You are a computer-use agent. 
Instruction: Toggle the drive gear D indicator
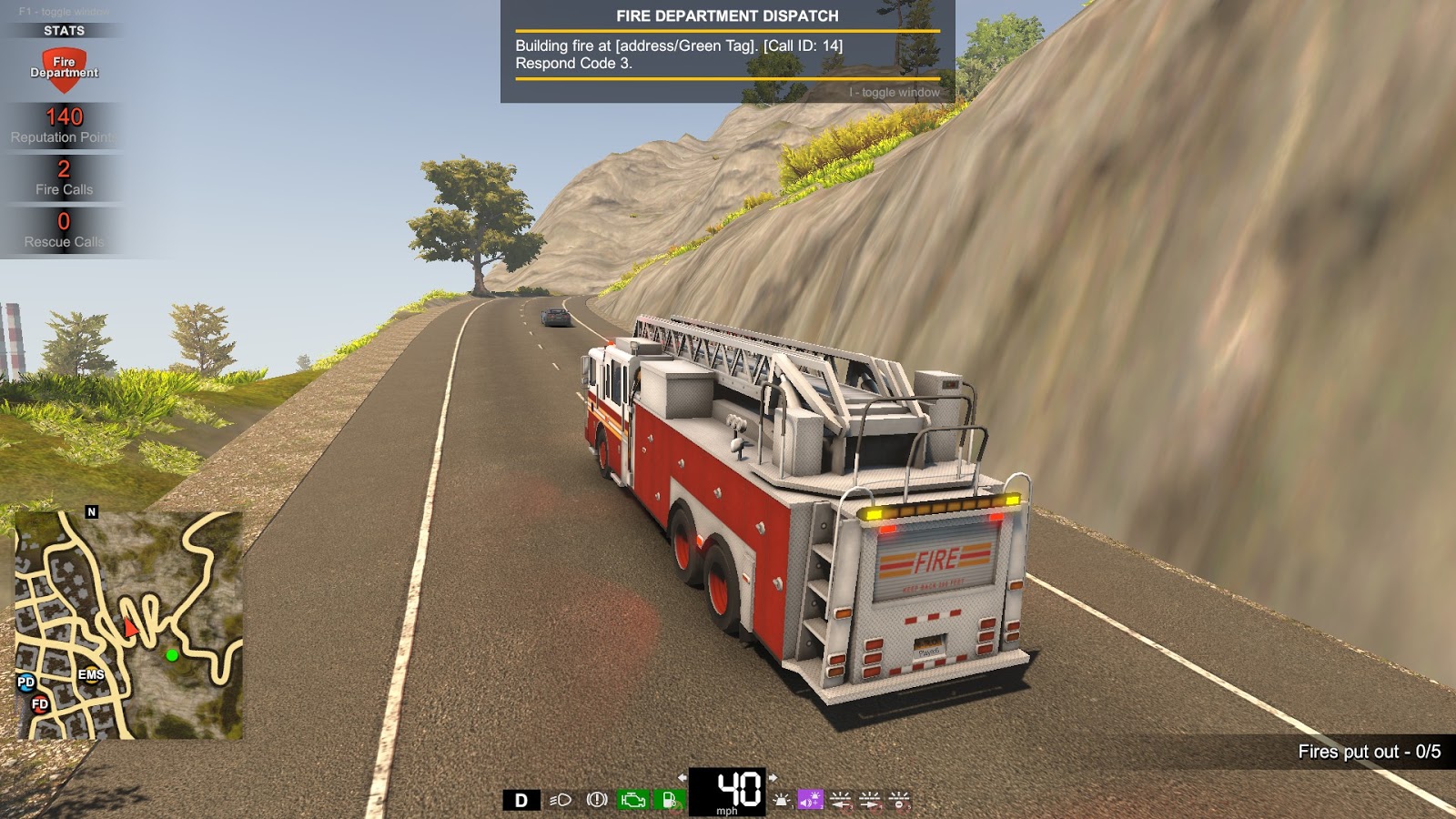(521, 801)
